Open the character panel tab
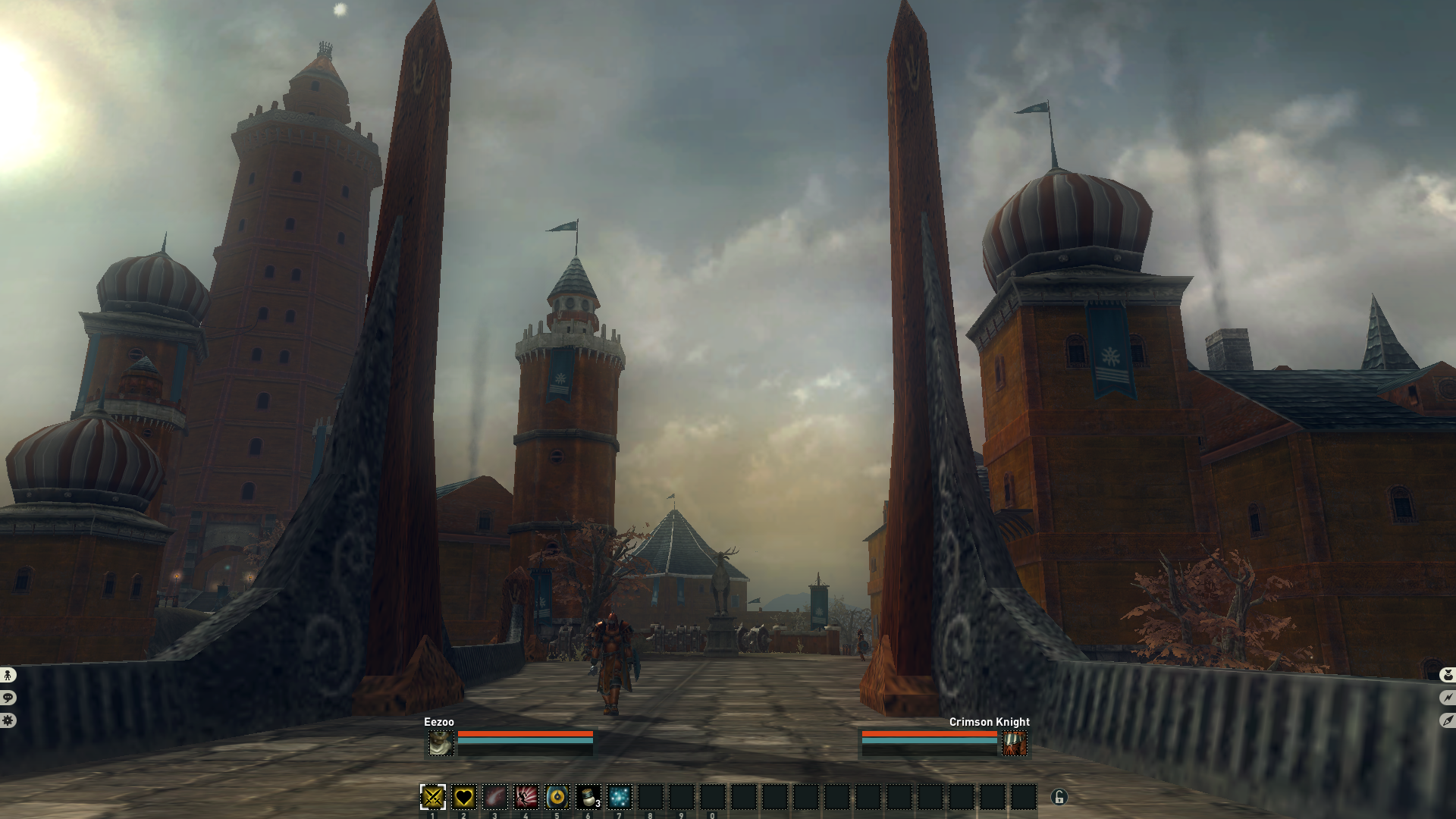Screen dimensions: 1456x819 point(8,674)
